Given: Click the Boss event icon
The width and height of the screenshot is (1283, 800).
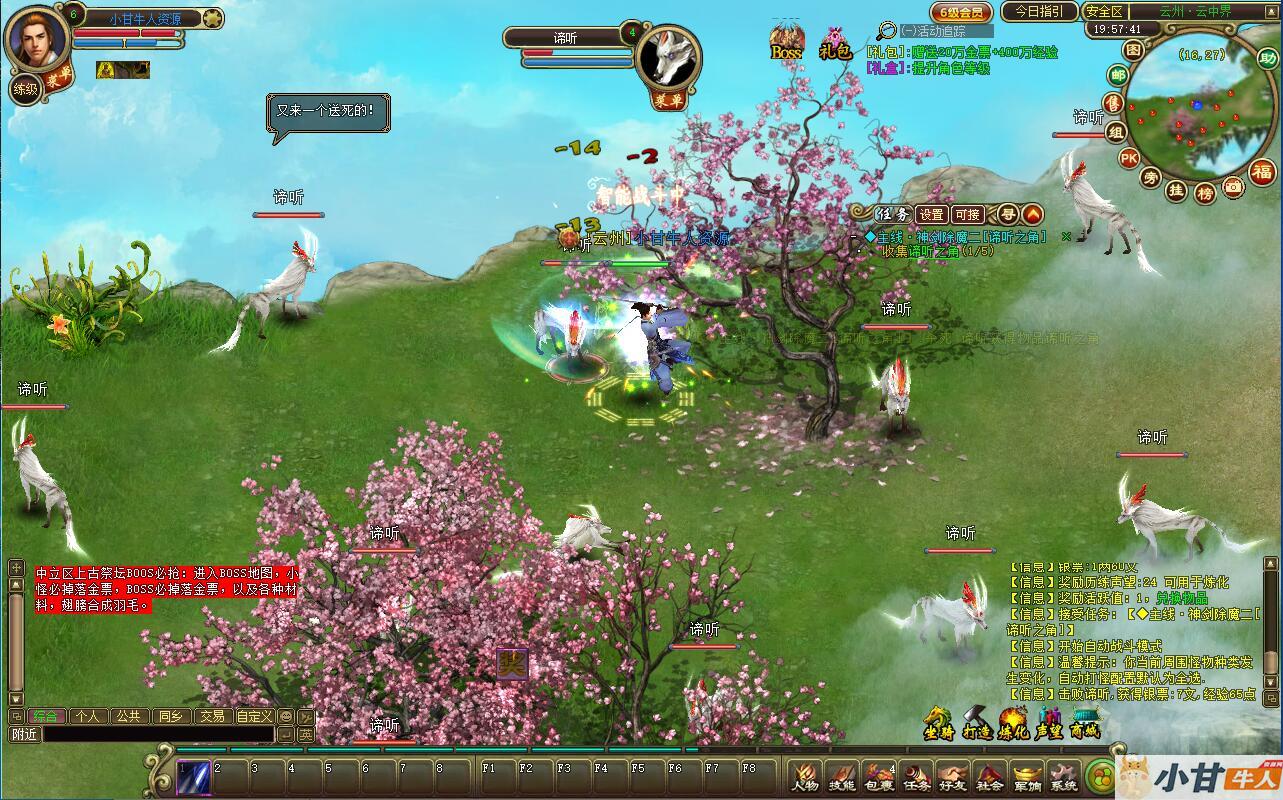Looking at the screenshot, I should 787,42.
